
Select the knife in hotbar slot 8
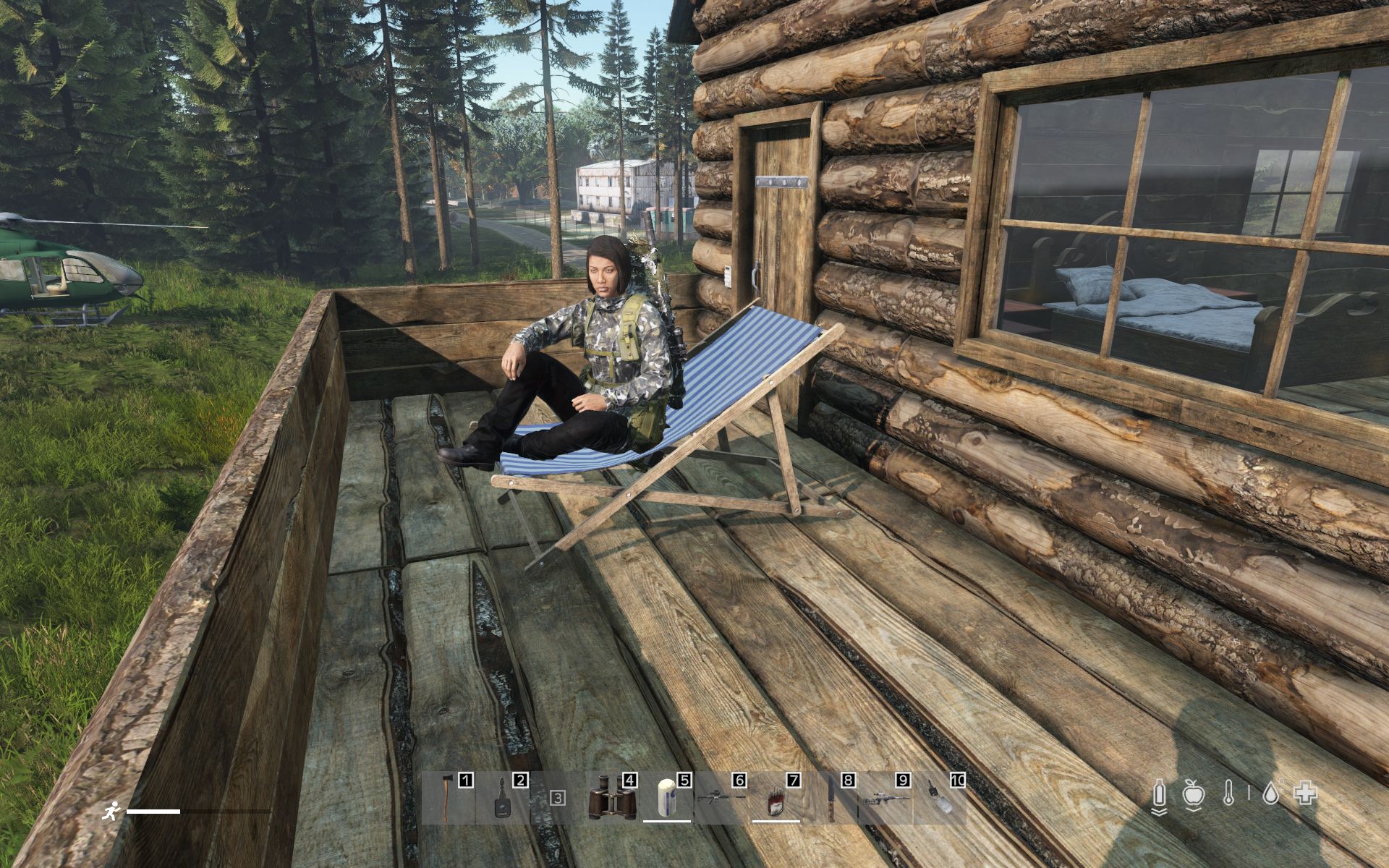coord(831,799)
